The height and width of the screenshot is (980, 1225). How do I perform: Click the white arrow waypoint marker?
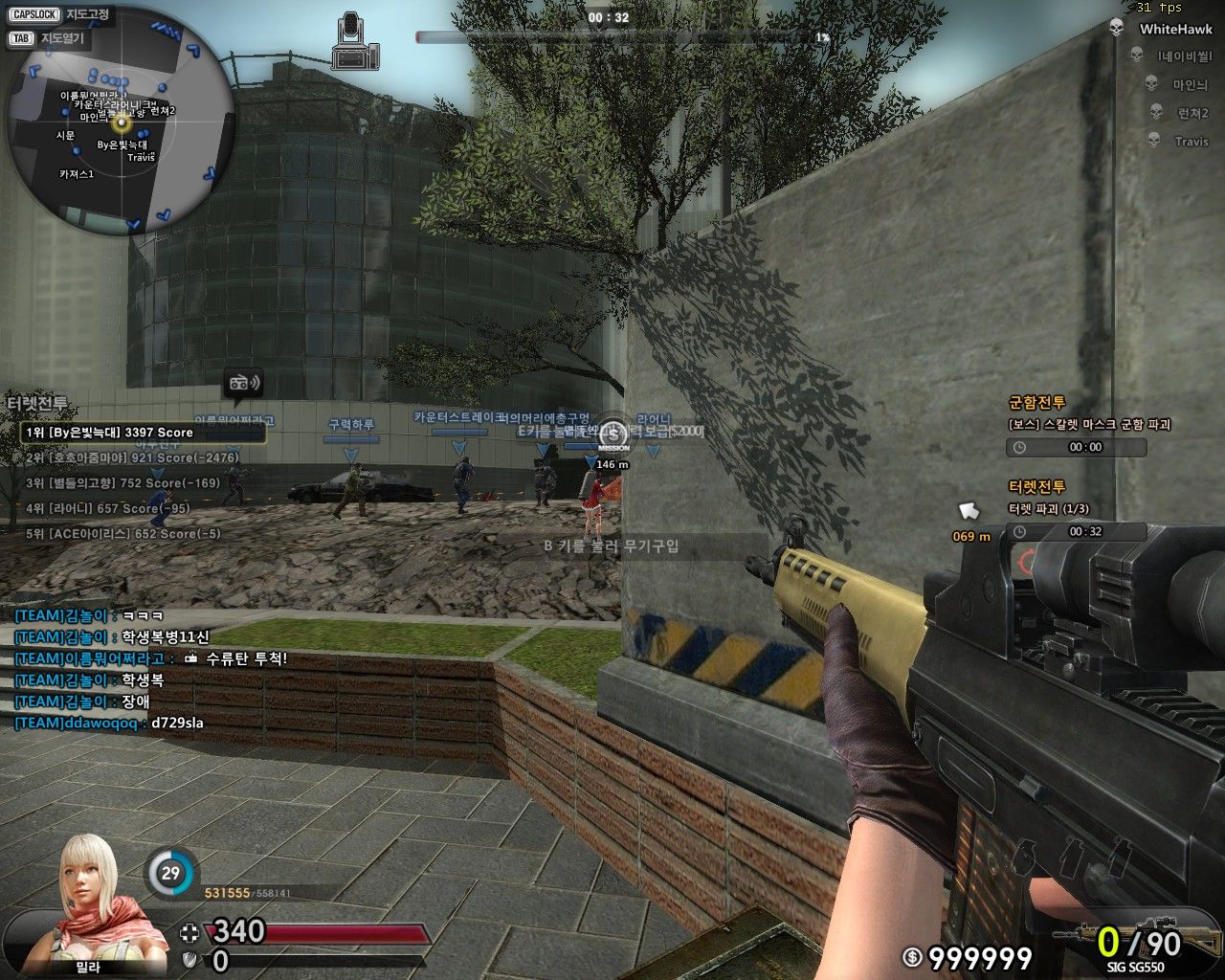click(x=969, y=512)
